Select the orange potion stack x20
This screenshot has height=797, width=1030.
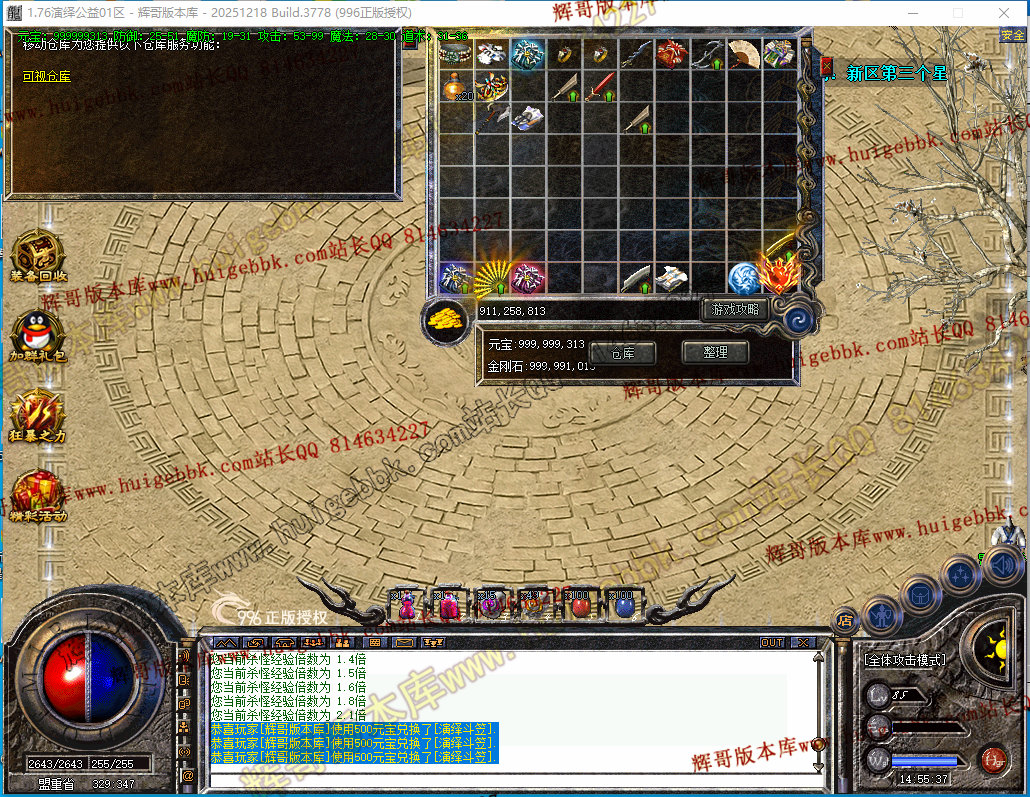tap(456, 87)
